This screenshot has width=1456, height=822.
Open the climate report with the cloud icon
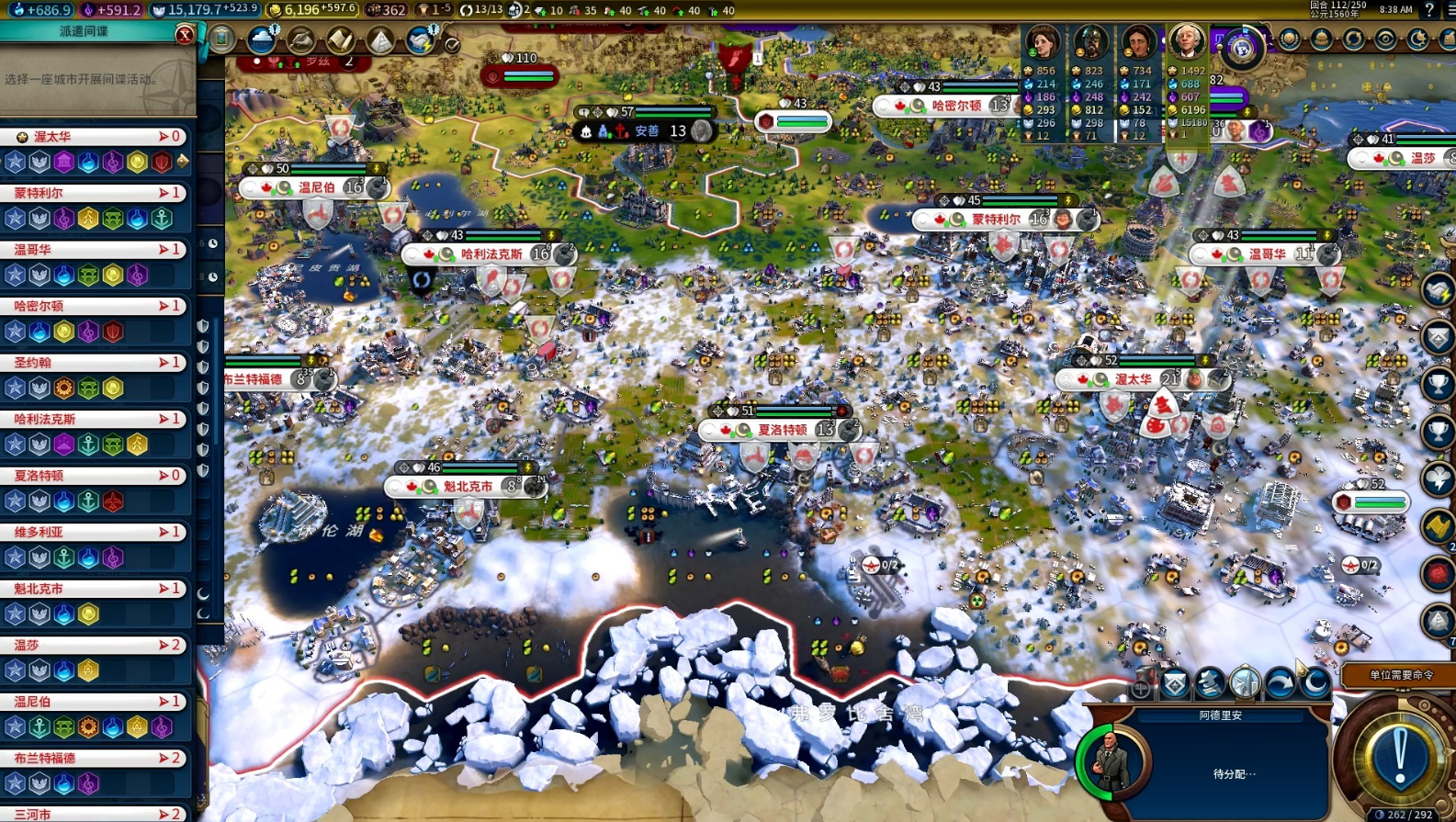tap(262, 39)
